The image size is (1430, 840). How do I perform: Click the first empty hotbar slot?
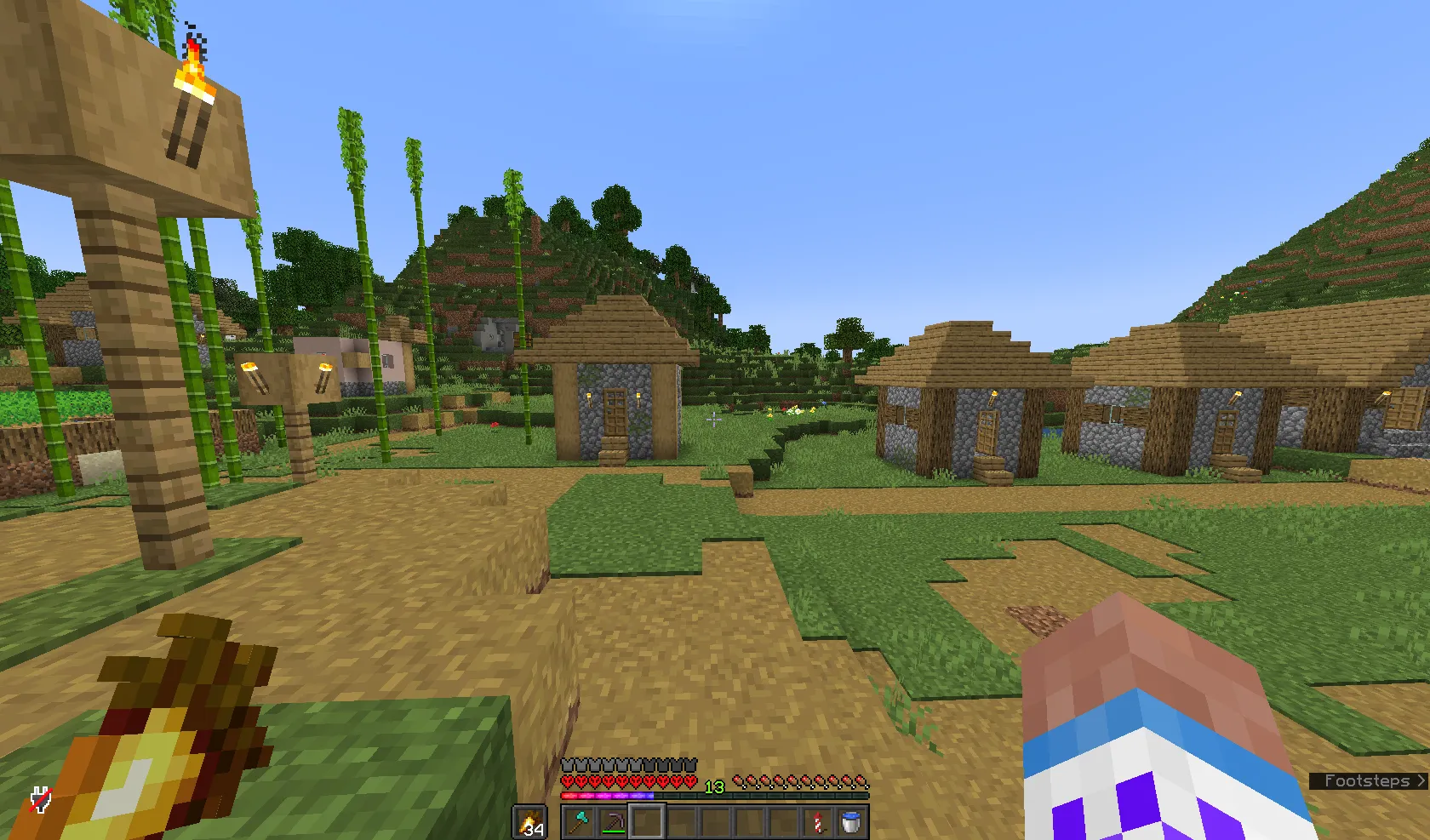tap(682, 820)
